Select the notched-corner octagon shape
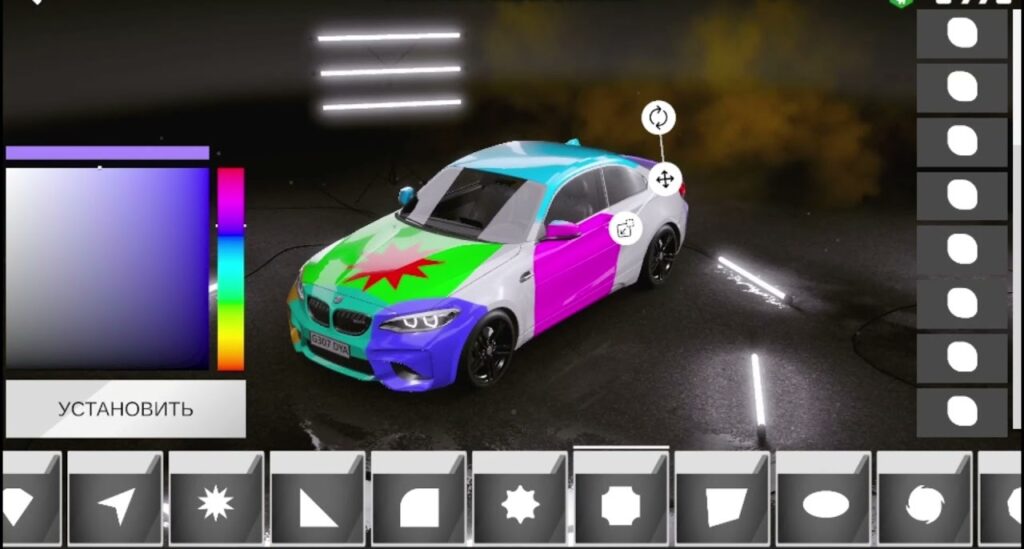Viewport: 1024px width, 549px height. (621, 499)
